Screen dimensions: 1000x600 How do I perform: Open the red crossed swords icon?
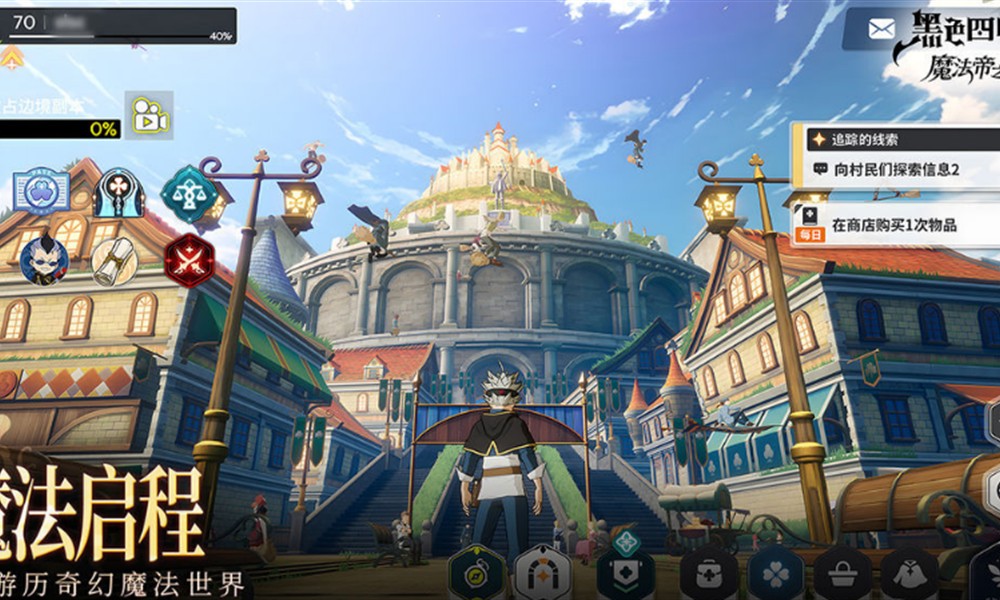click(x=189, y=260)
